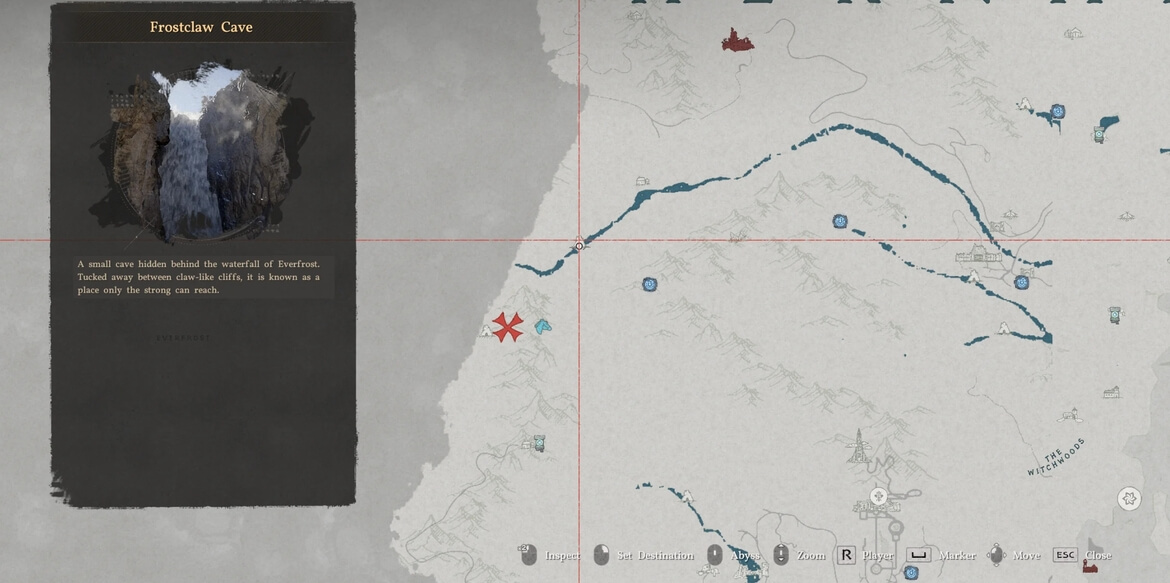Click The Witchwoods region label
Image resolution: width=1170 pixels, height=583 pixels.
coord(1055,456)
